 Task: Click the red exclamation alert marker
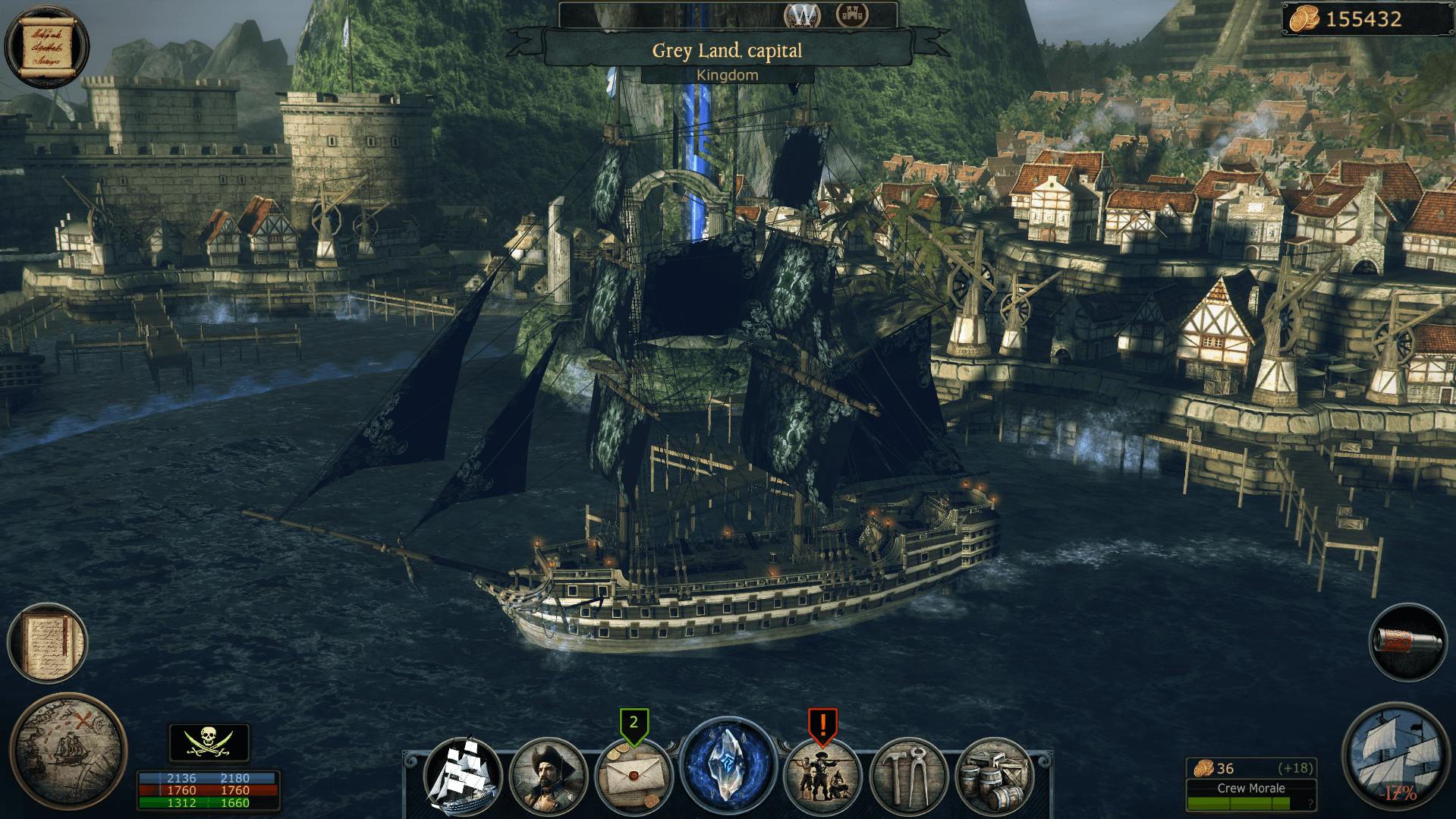[x=822, y=723]
